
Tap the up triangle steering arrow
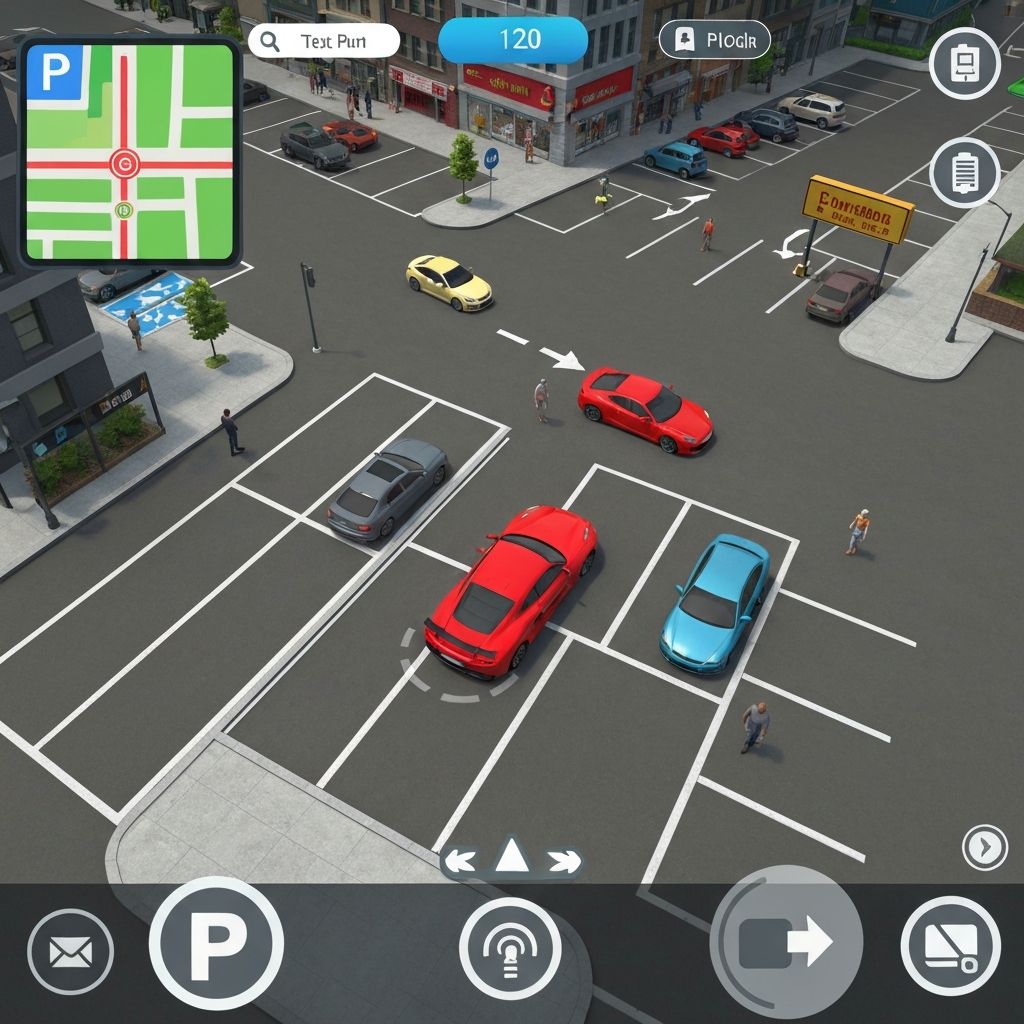pyautogui.click(x=512, y=856)
